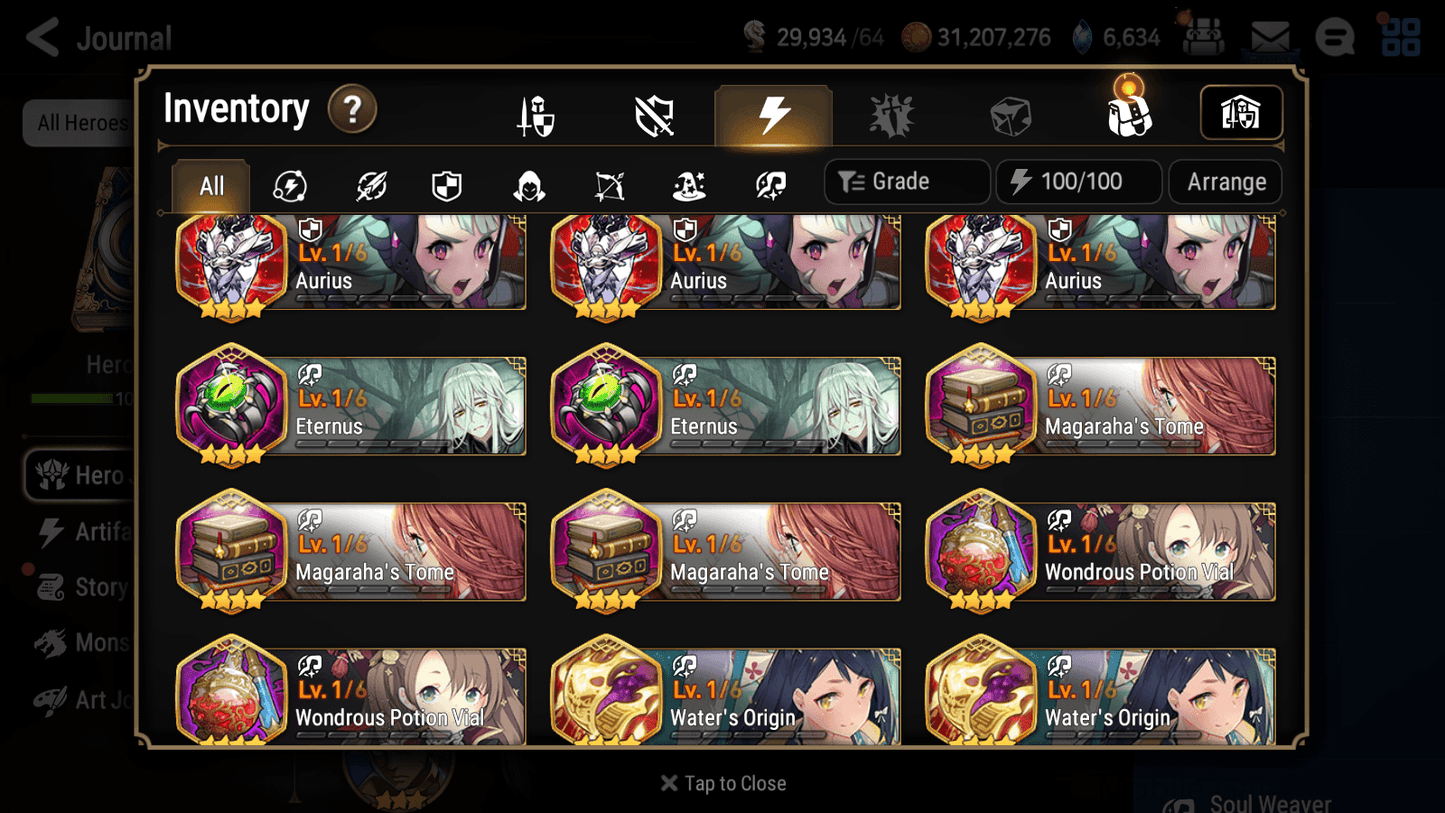Viewport: 1445px width, 813px height.
Task: Select the unequipped gear filter icon
Action: click(653, 115)
